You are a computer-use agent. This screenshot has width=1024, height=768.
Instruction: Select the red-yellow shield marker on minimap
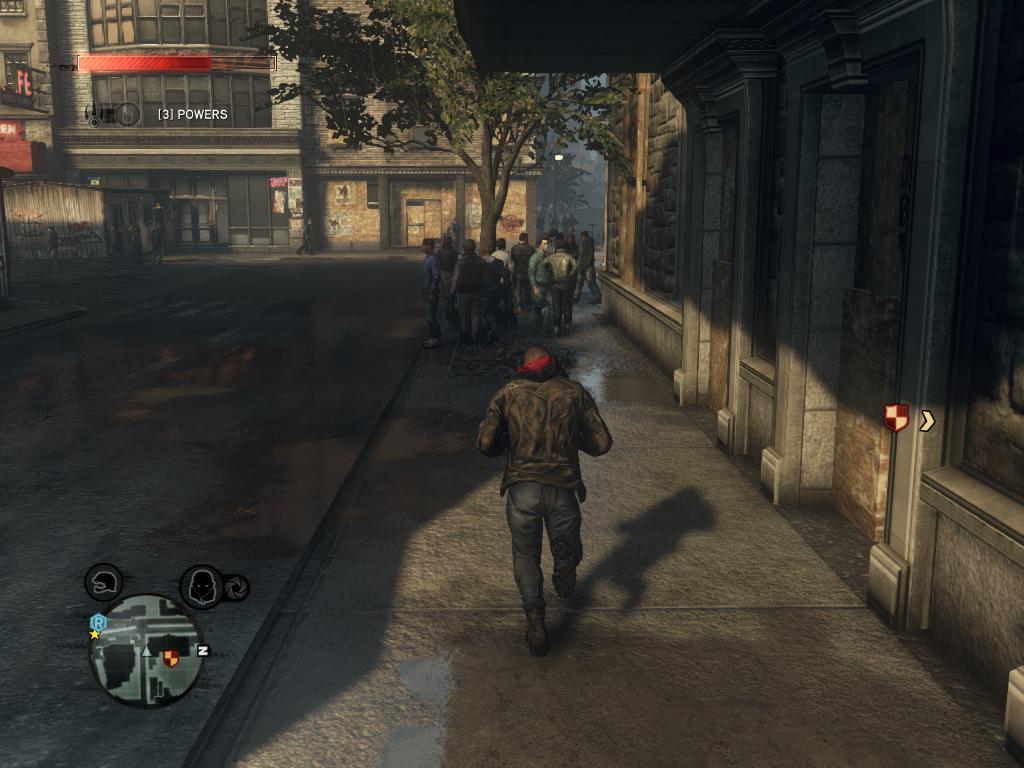pyautogui.click(x=171, y=657)
